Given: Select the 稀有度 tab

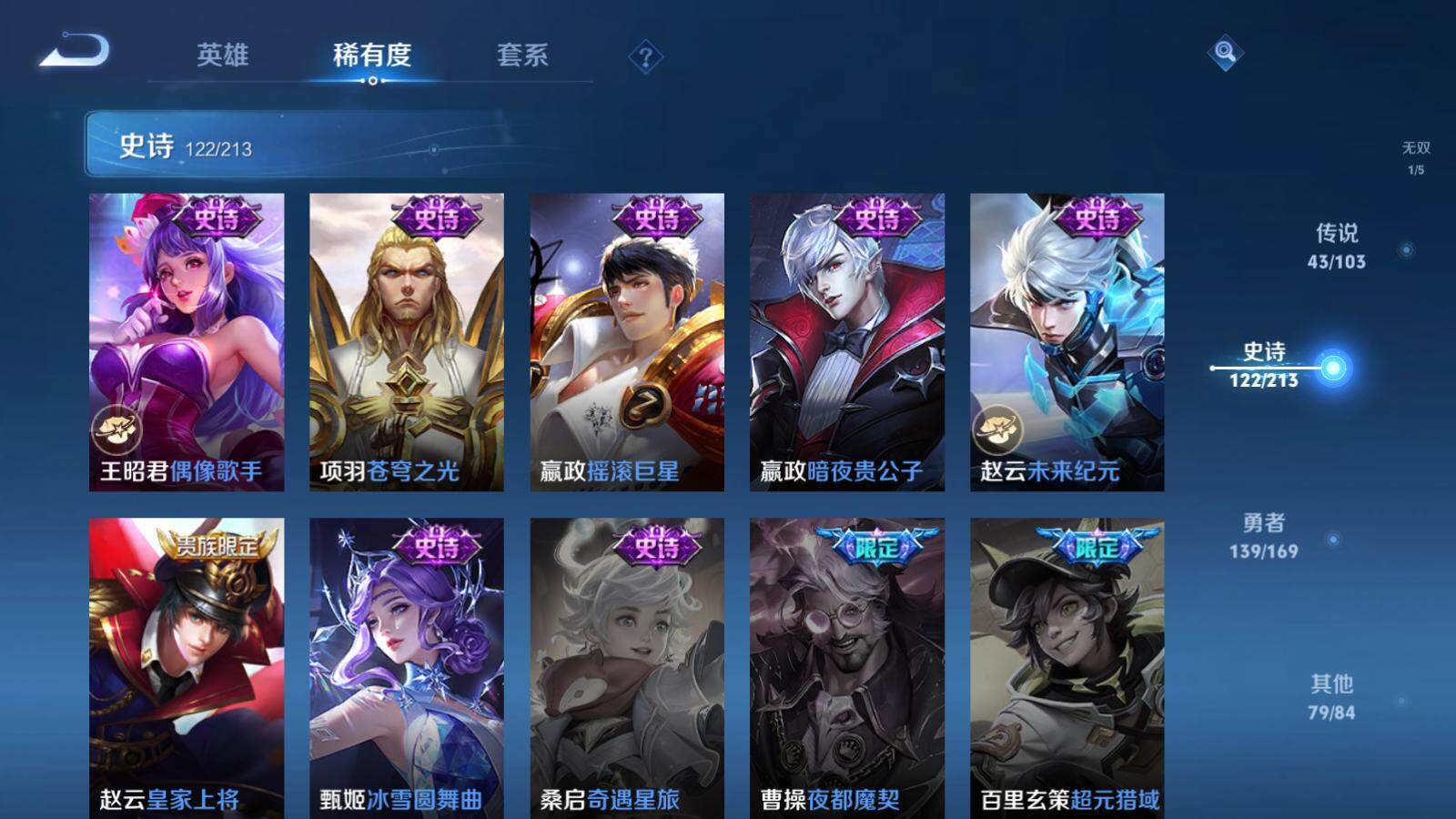Looking at the screenshot, I should (x=371, y=56).
